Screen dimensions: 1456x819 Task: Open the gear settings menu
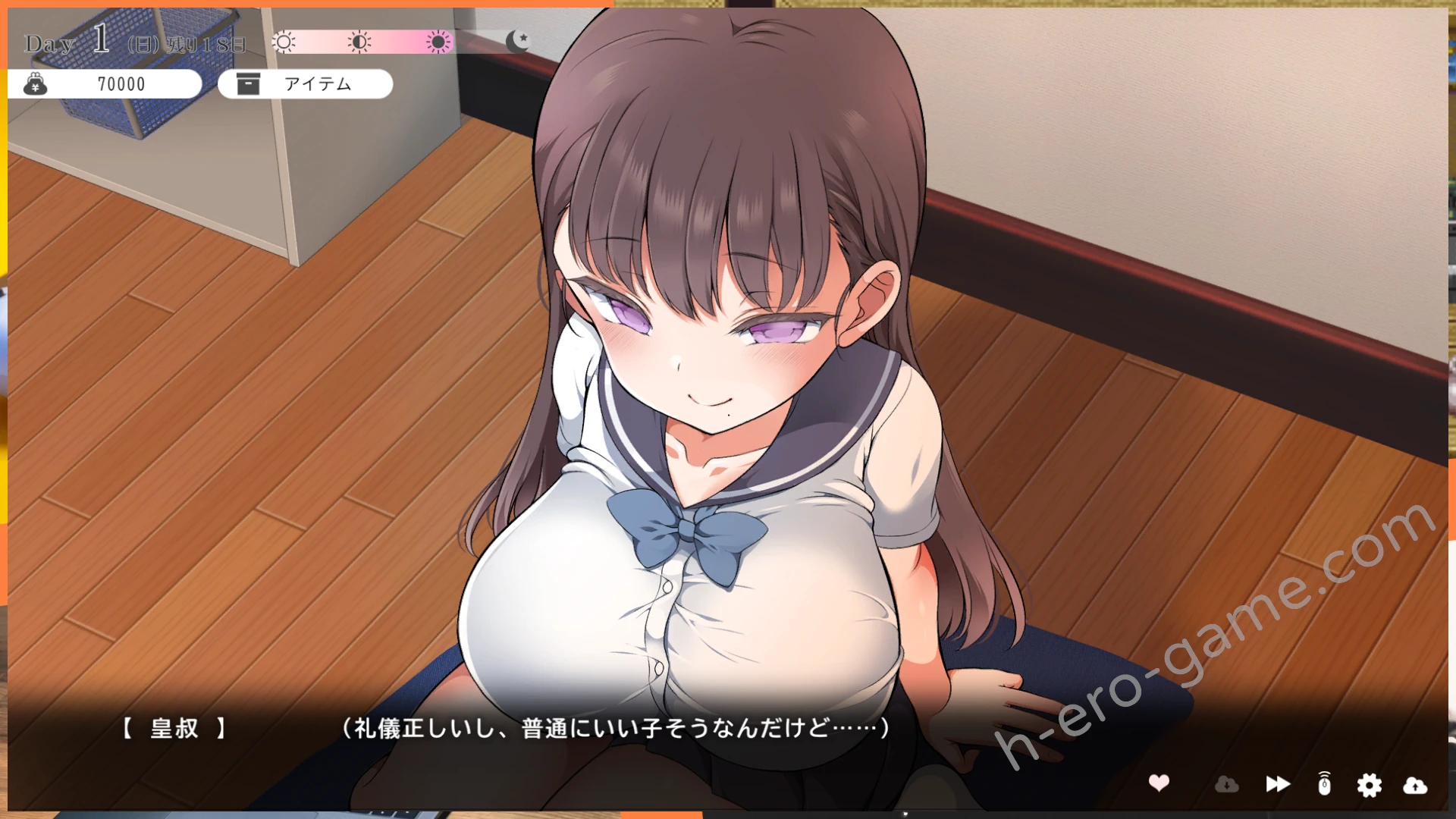tap(1369, 785)
